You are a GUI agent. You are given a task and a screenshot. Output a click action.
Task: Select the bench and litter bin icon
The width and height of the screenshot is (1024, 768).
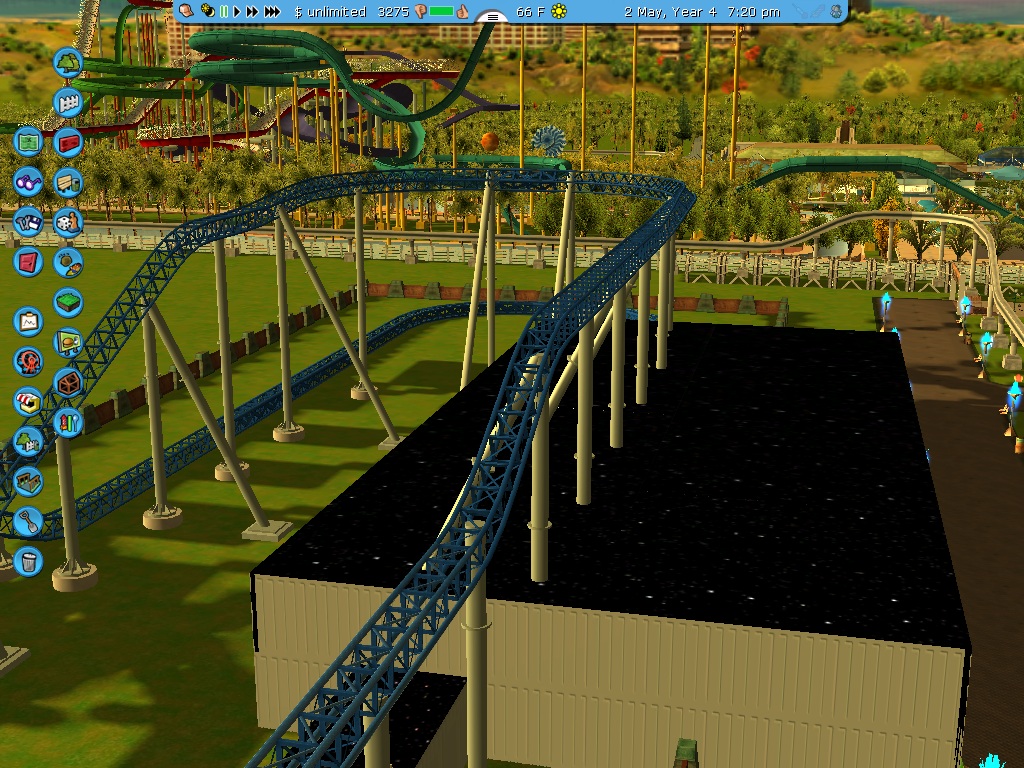(x=68, y=183)
